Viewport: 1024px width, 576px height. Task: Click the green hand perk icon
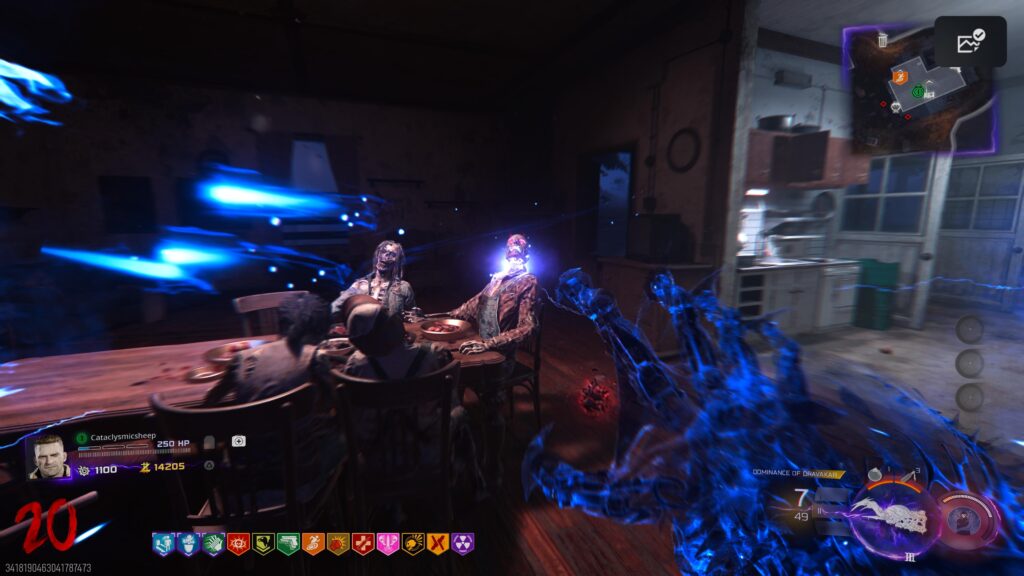[213, 544]
